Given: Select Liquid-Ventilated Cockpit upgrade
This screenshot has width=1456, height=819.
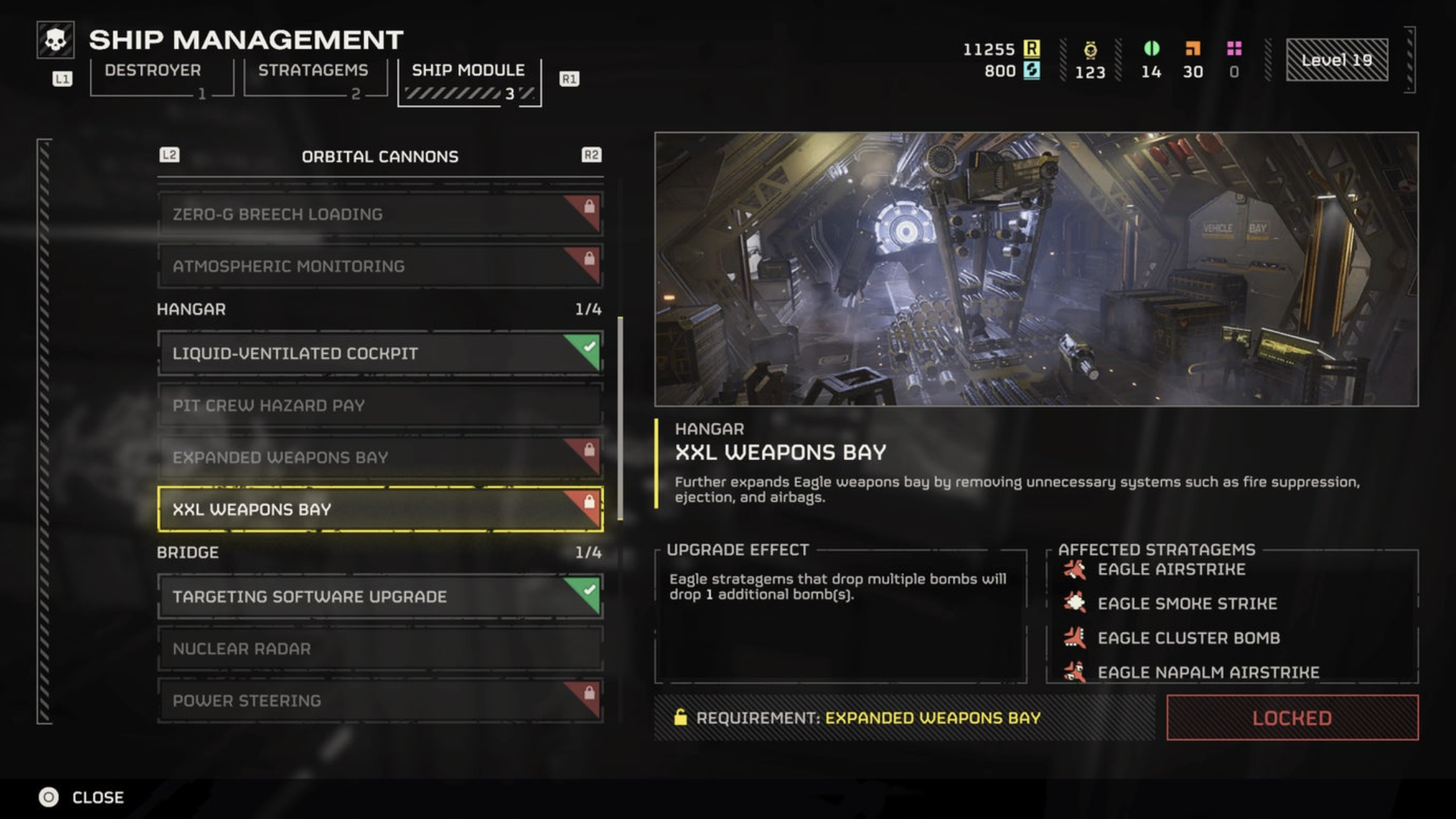Looking at the screenshot, I should pyautogui.click(x=379, y=353).
